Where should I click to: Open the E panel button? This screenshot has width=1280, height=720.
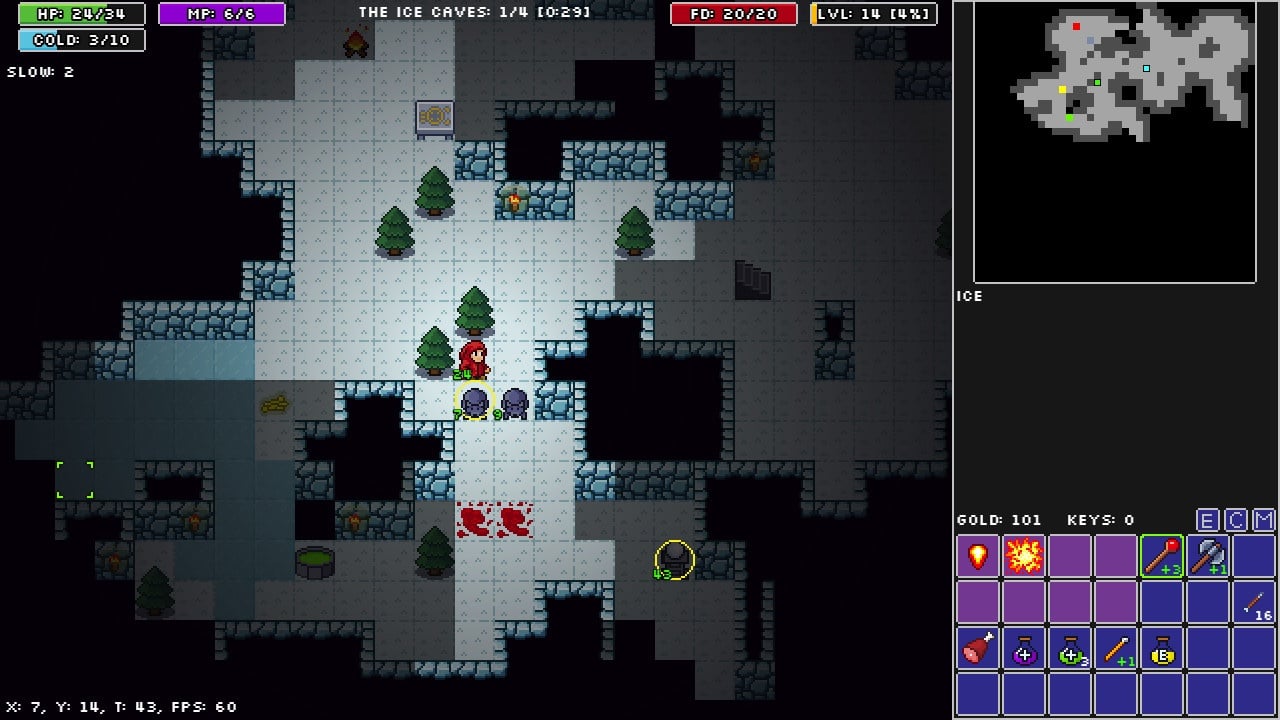(1207, 520)
